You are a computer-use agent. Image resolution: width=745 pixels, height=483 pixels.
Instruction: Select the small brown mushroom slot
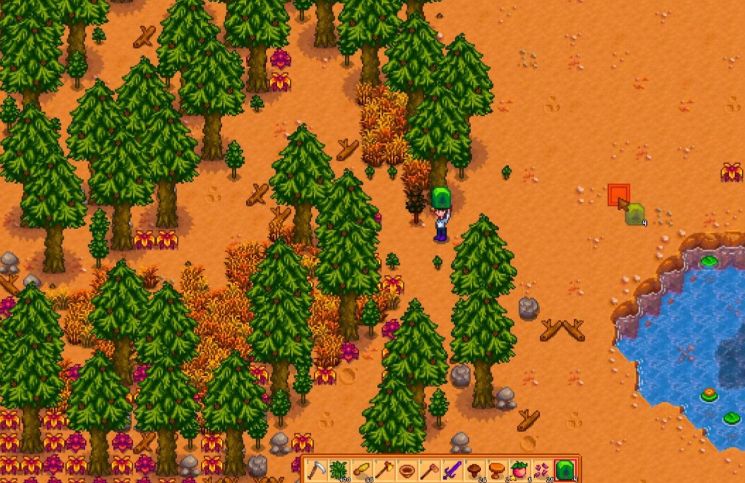tap(473, 470)
